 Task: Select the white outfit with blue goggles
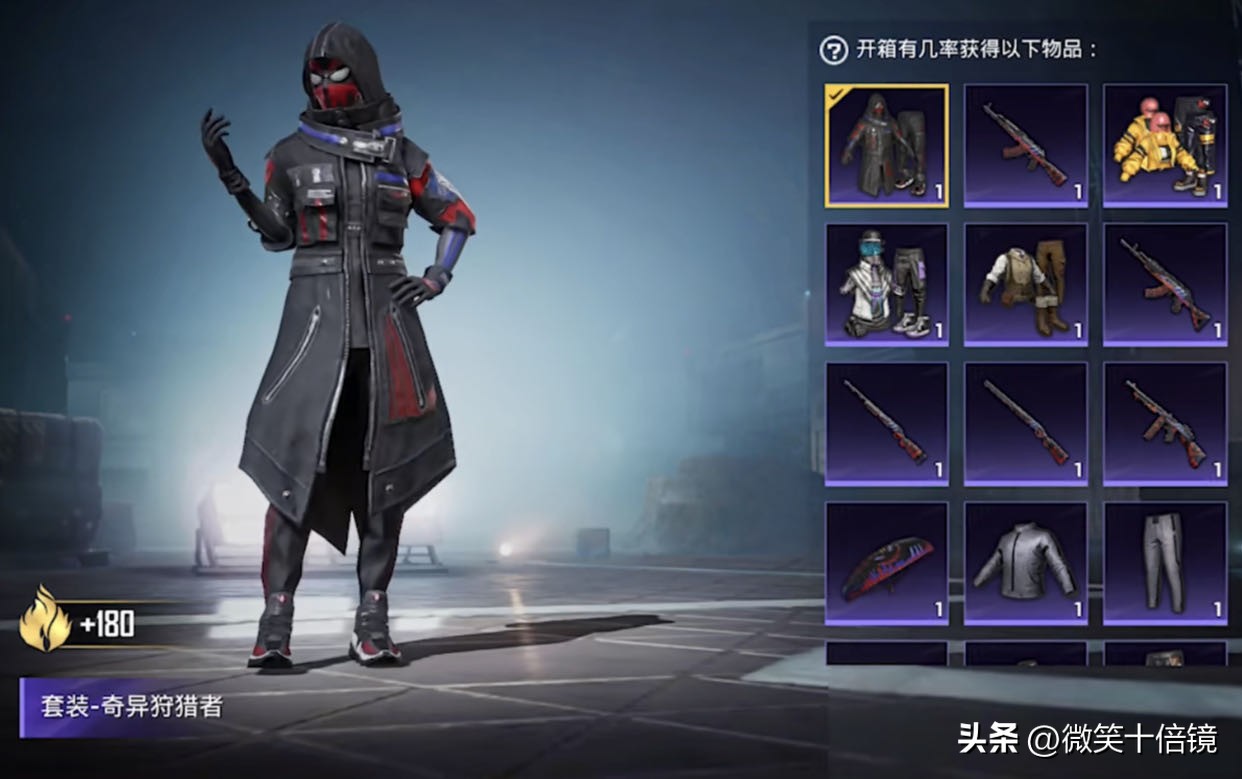(886, 284)
